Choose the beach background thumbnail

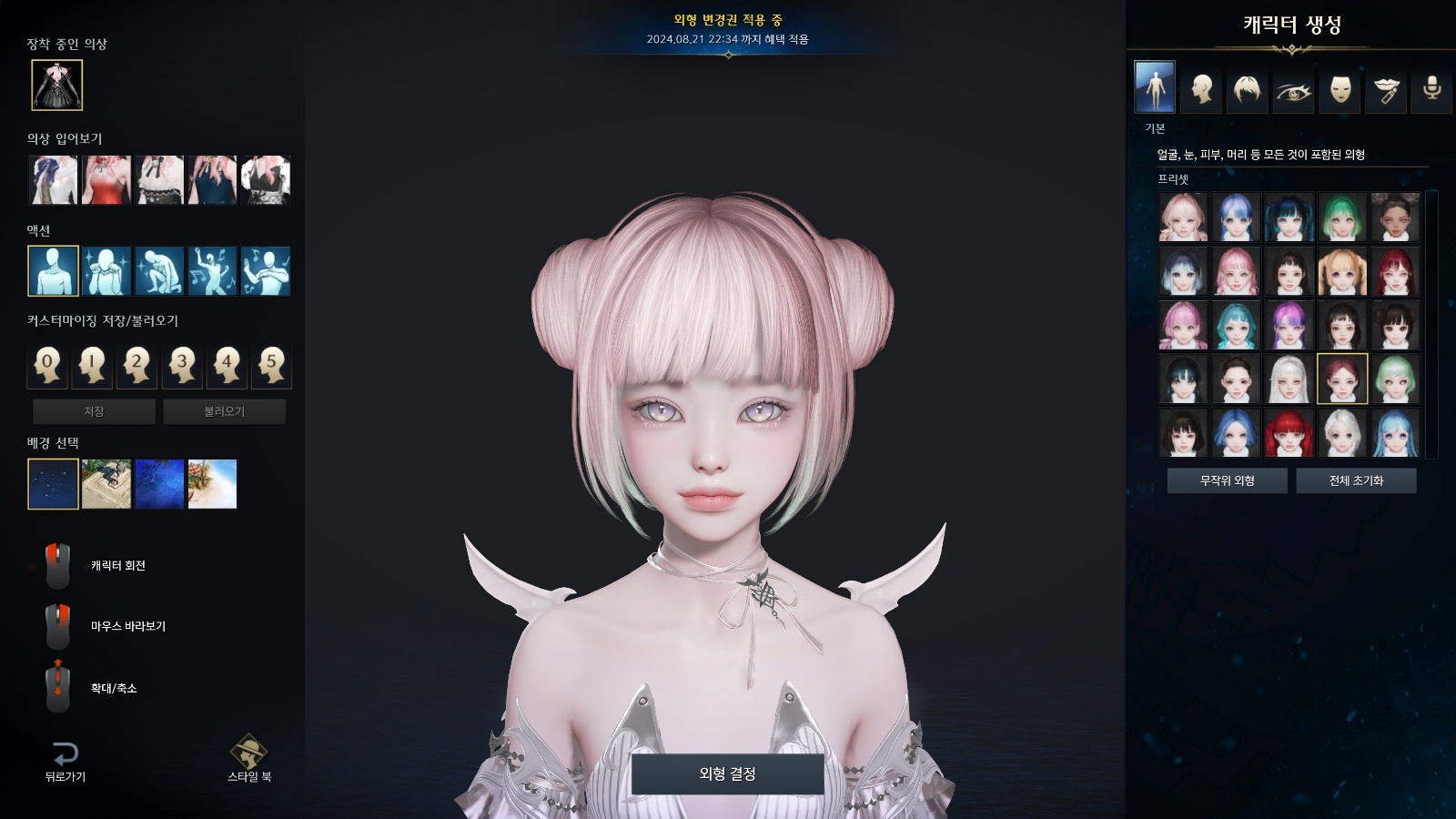[212, 483]
